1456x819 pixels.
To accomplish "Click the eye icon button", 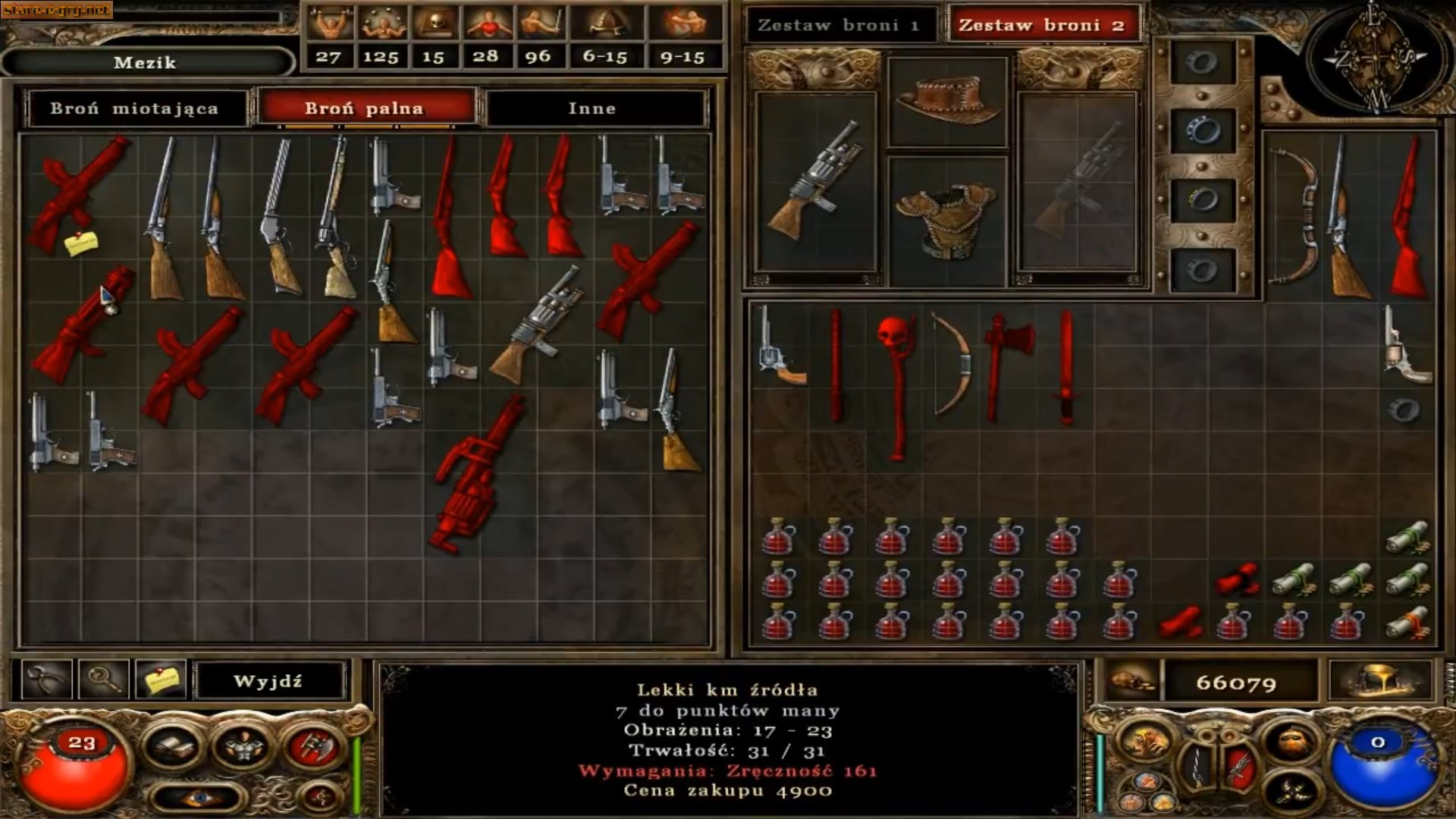I will (197, 798).
